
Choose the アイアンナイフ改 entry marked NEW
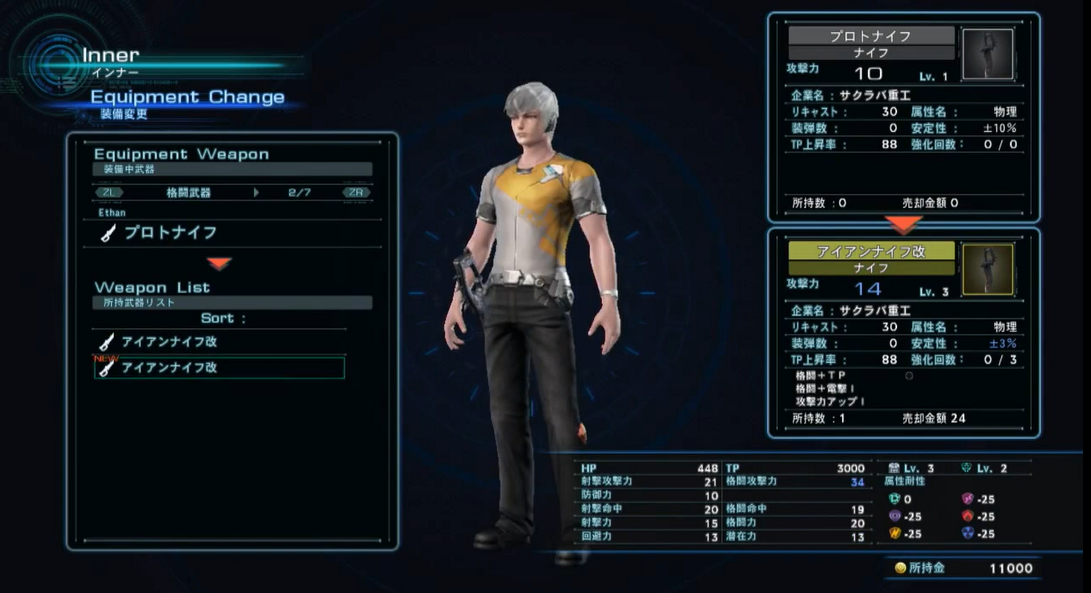tap(220, 368)
